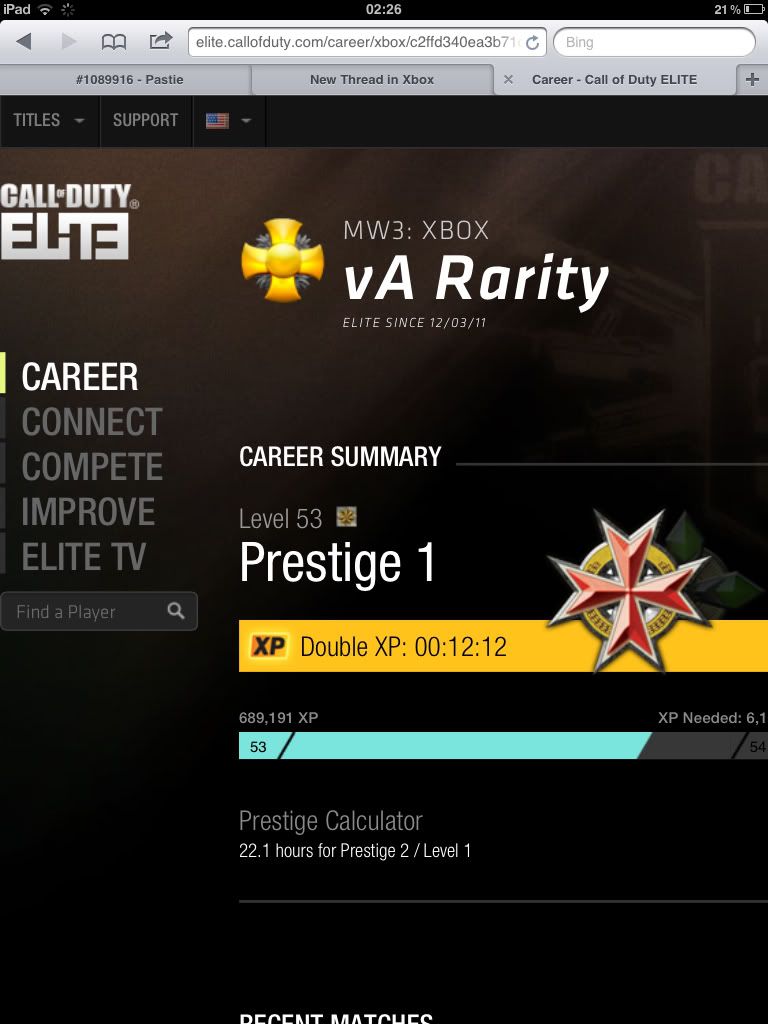Open the US flag region selector
Screen dimensions: 768x1024
tap(227, 120)
